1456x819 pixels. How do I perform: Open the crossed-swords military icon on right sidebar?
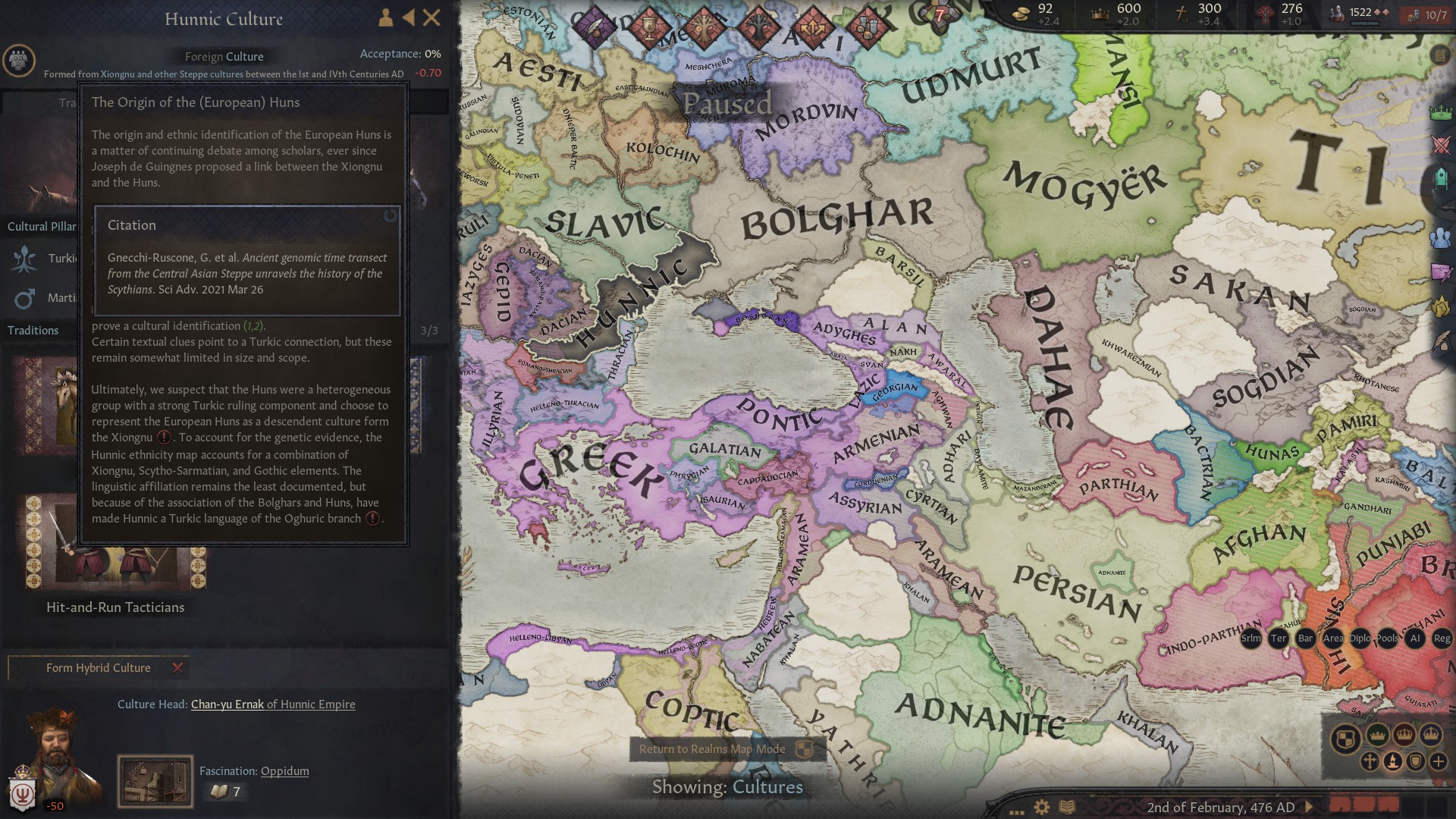1441,143
